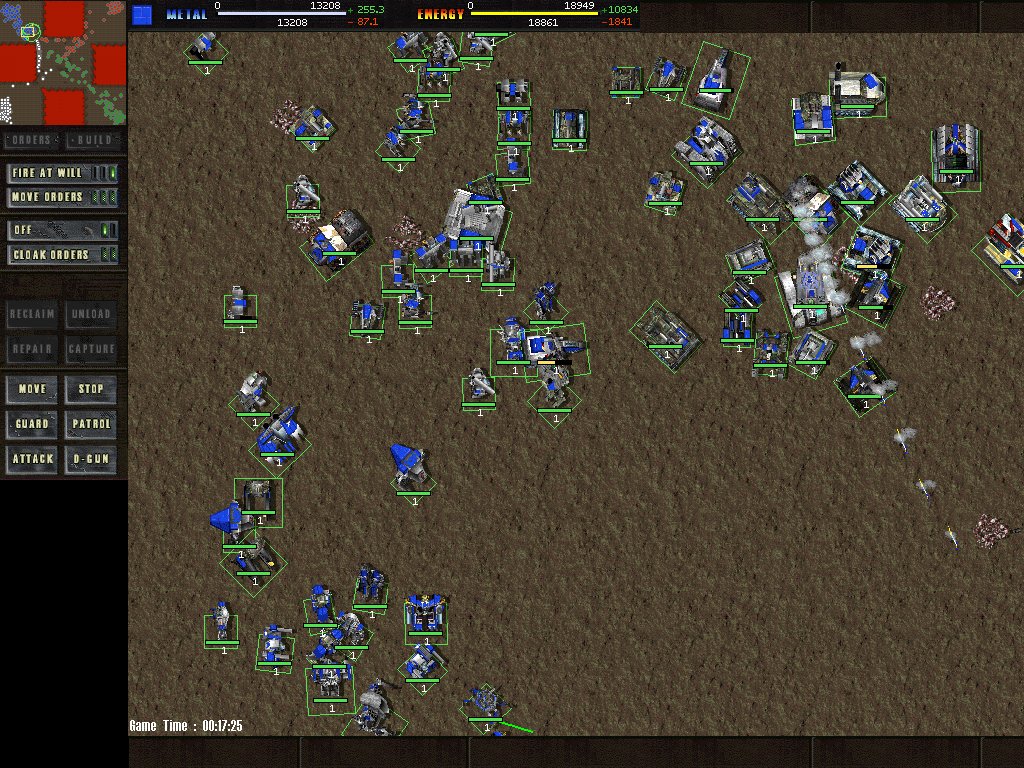Choose the Attack order
1024x768 pixels.
(x=32, y=459)
